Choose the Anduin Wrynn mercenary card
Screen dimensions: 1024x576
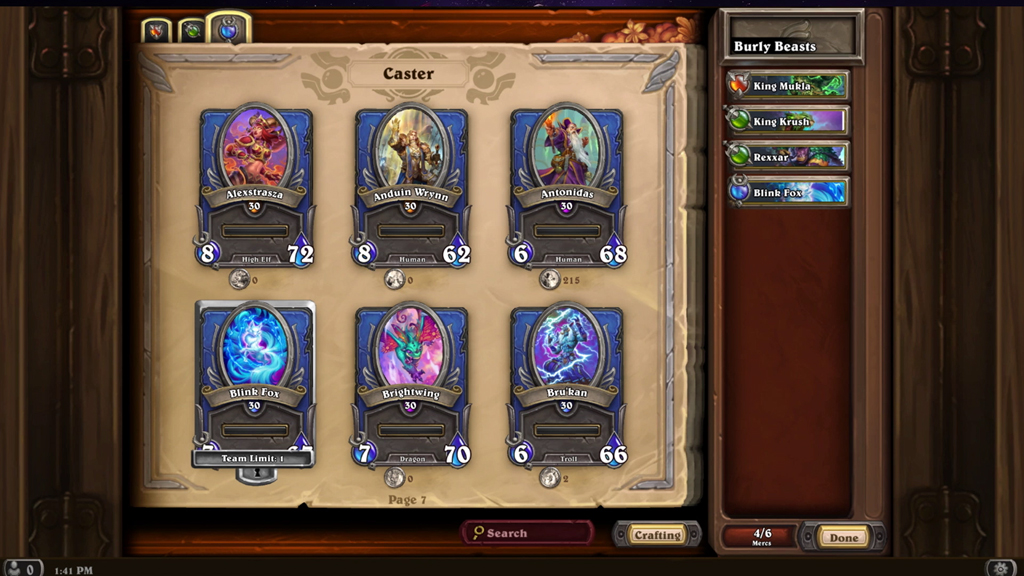tap(410, 185)
